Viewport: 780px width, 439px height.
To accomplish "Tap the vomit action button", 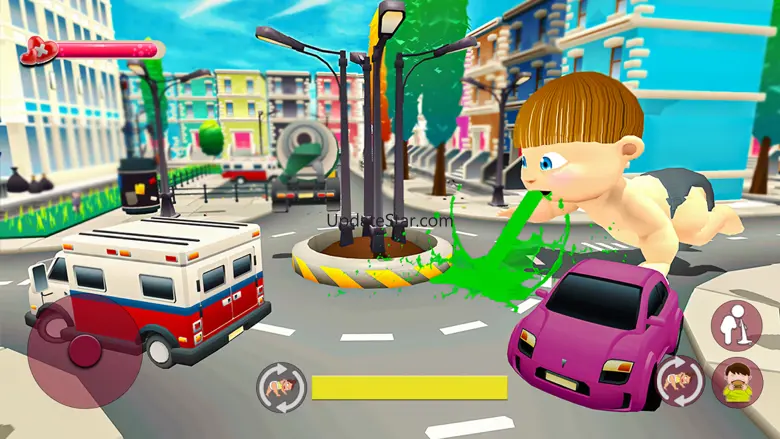I will click(x=737, y=324).
